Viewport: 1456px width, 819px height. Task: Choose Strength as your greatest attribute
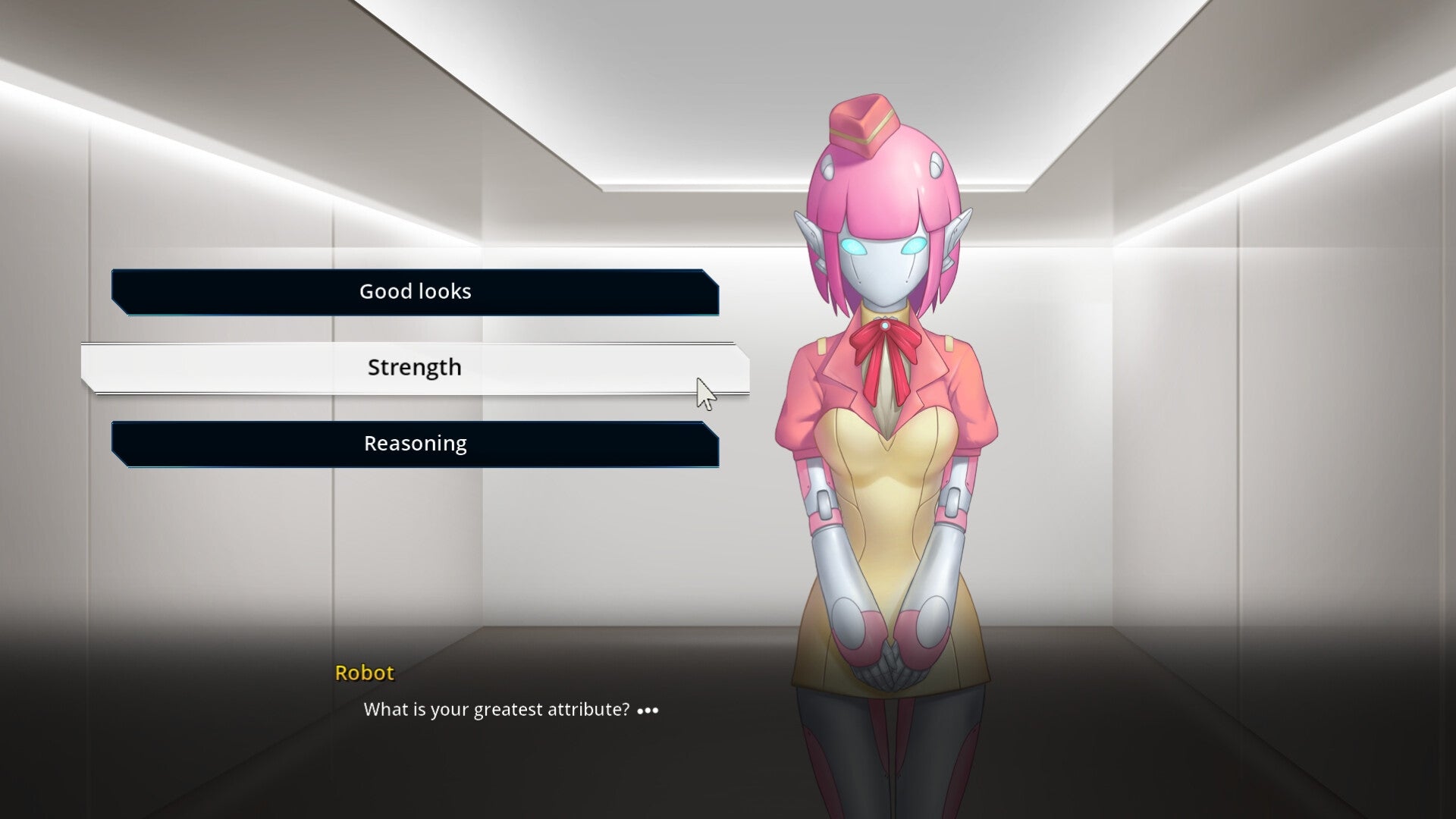tap(415, 367)
